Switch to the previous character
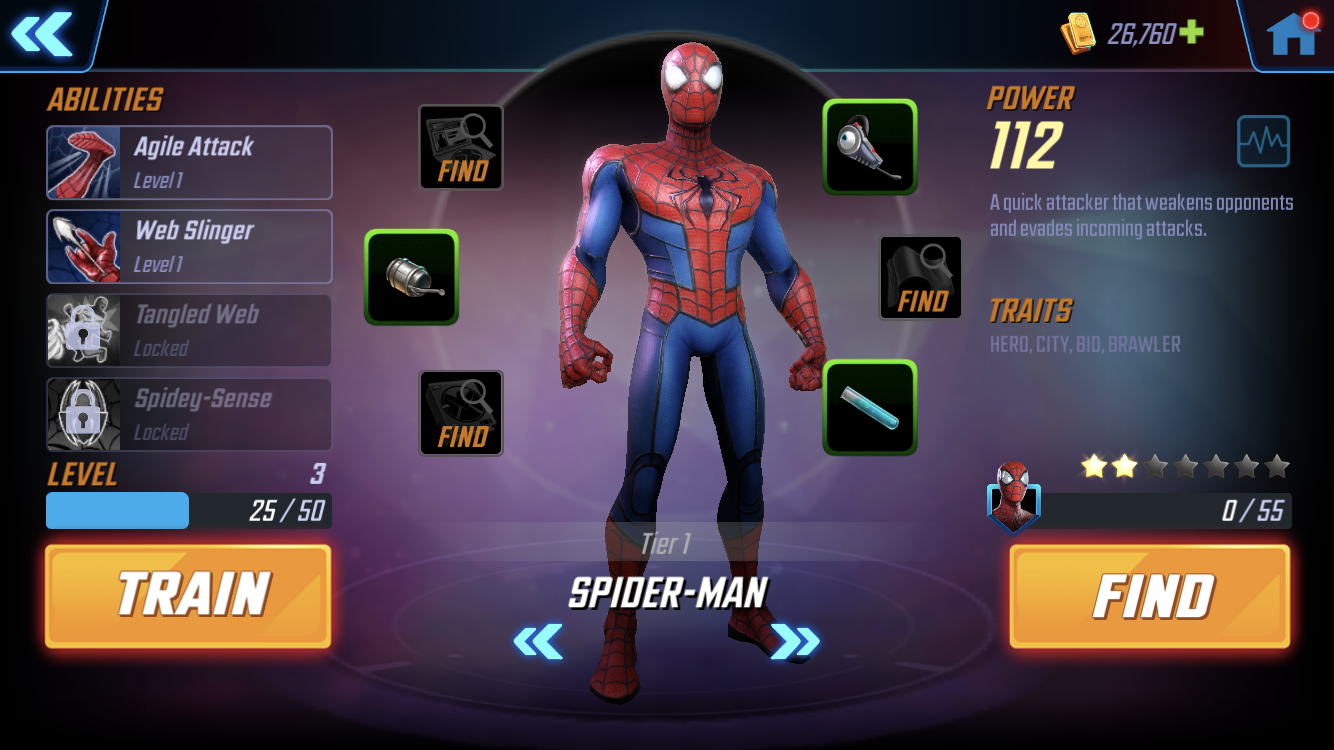1334x750 pixels. coord(538,641)
